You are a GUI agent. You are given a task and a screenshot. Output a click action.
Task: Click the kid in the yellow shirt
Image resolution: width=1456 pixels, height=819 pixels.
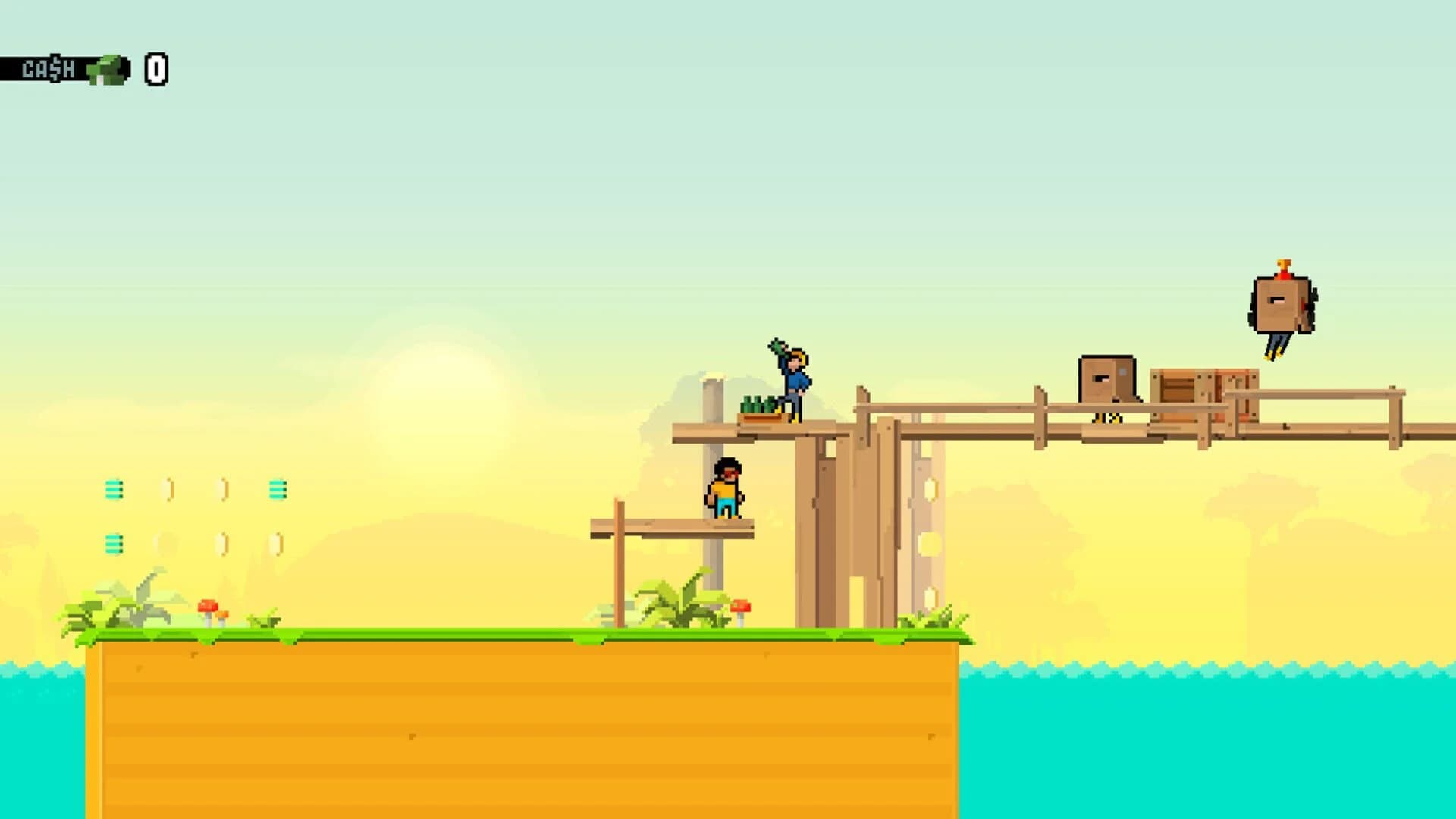coord(726,489)
